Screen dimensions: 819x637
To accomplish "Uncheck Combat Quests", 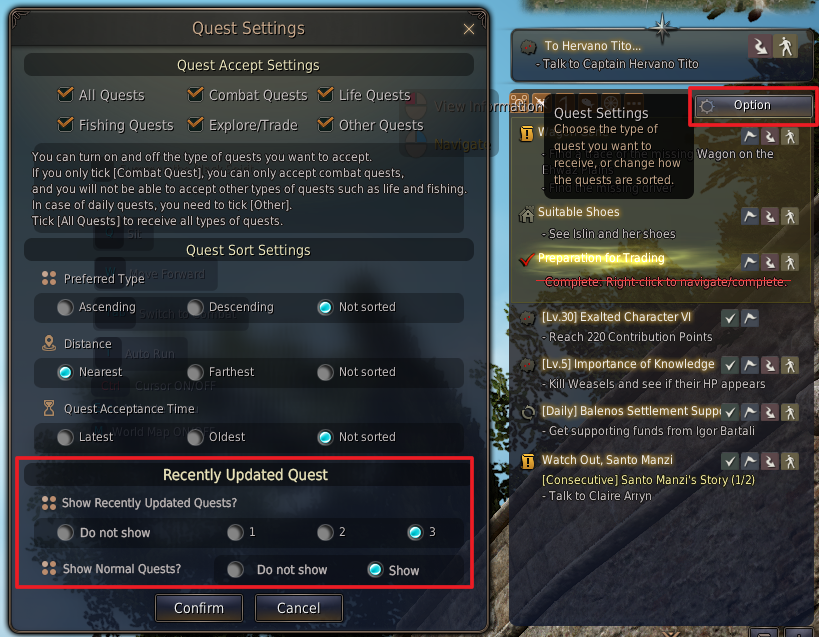I will (x=196, y=95).
